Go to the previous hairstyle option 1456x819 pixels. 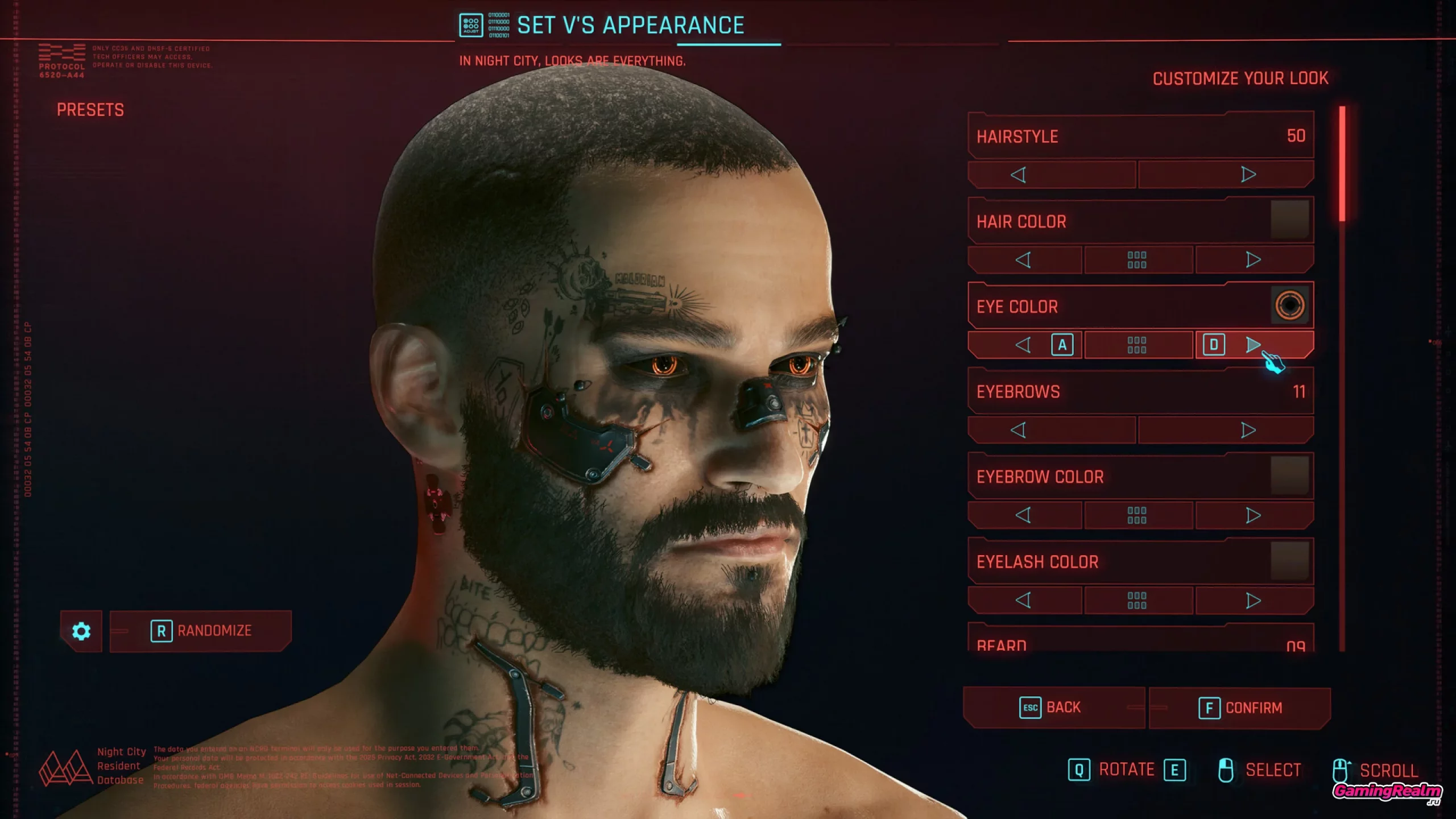click(x=1019, y=175)
